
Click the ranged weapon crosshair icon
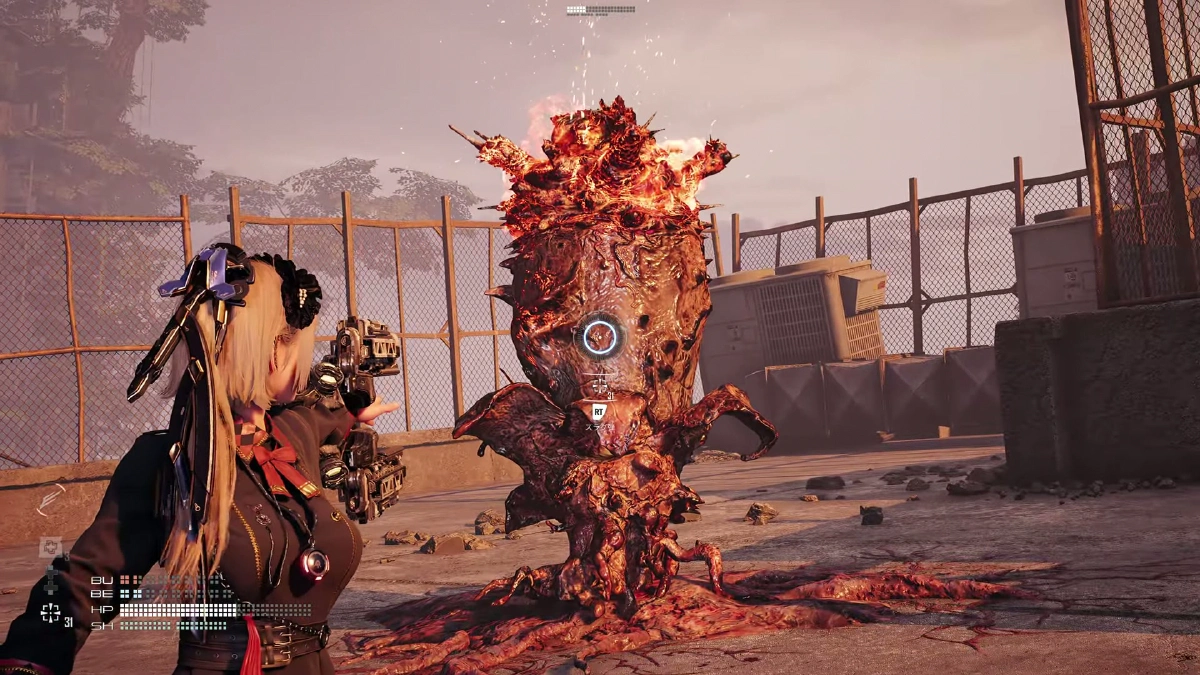[x=50, y=613]
